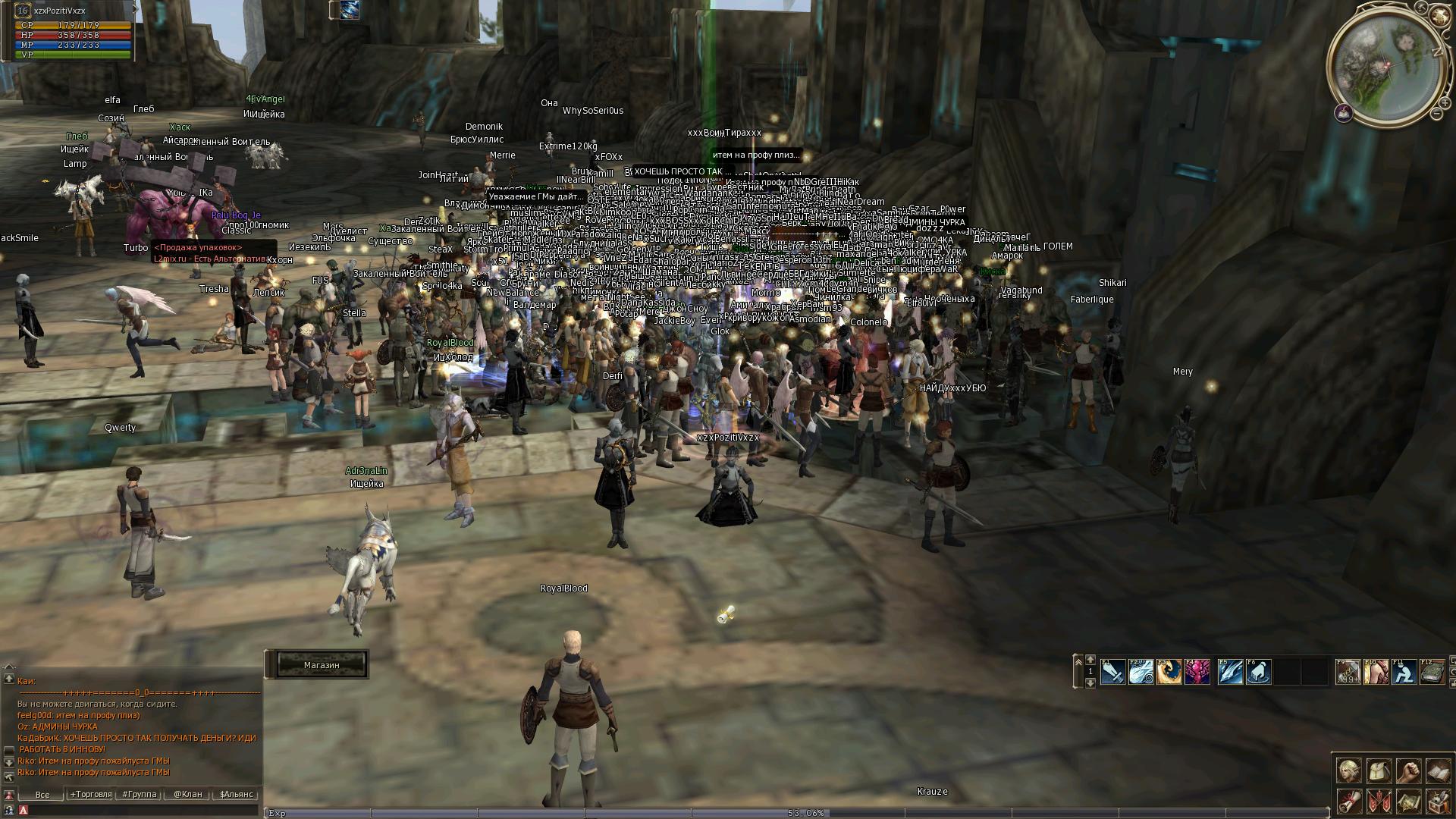1456x819 pixels.
Task: Activate the F1 sword attack skill
Action: point(1112,672)
